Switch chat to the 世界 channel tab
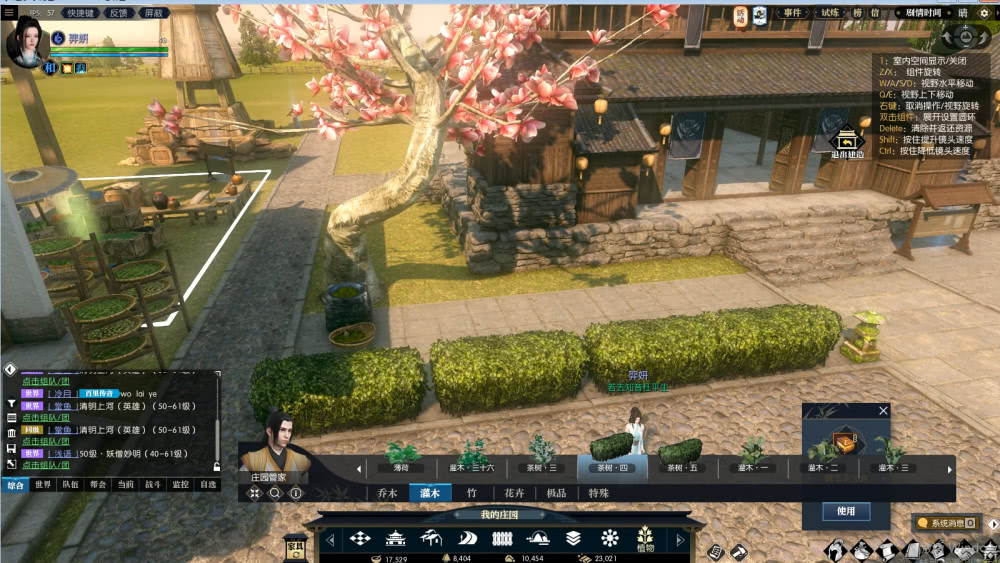 coord(43,484)
